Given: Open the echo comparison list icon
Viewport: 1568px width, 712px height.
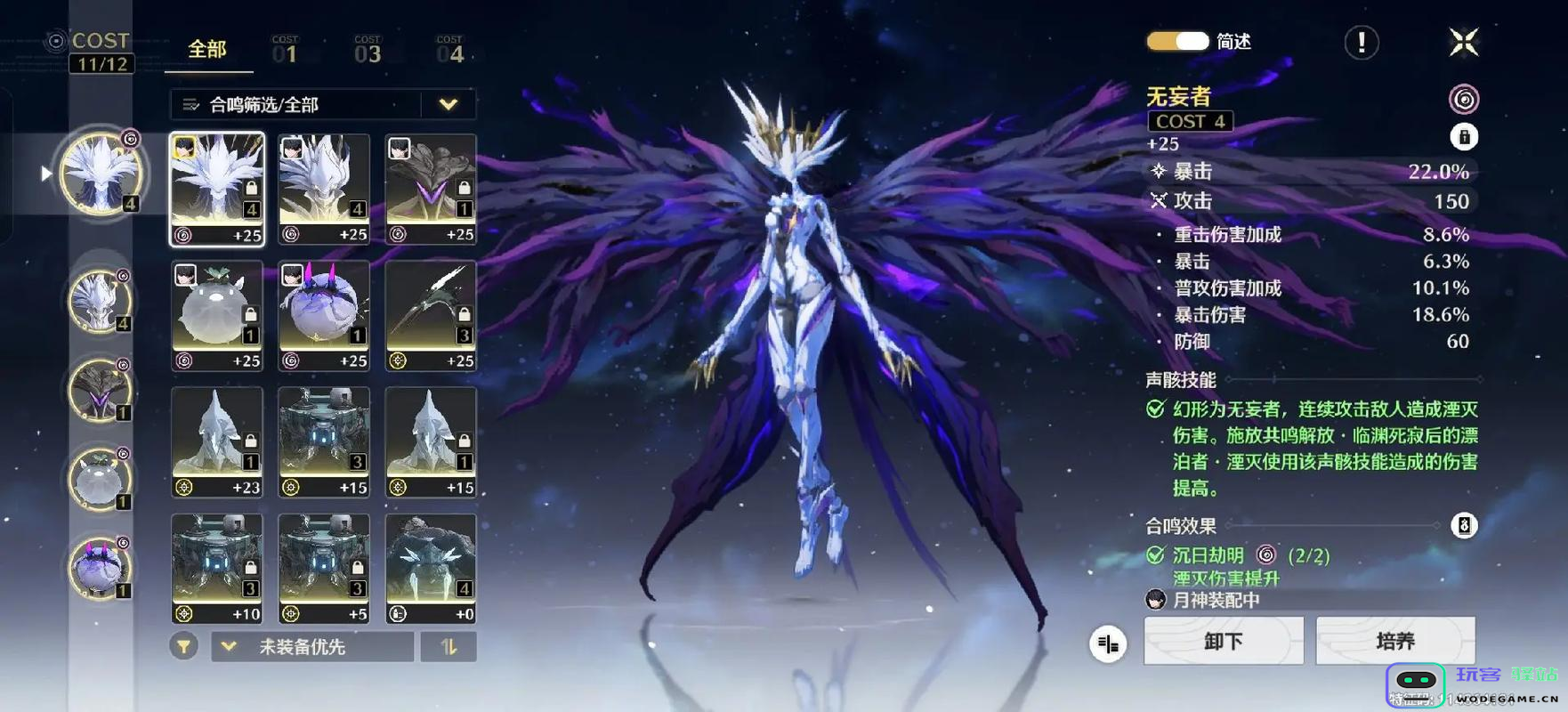Looking at the screenshot, I should tap(1108, 643).
